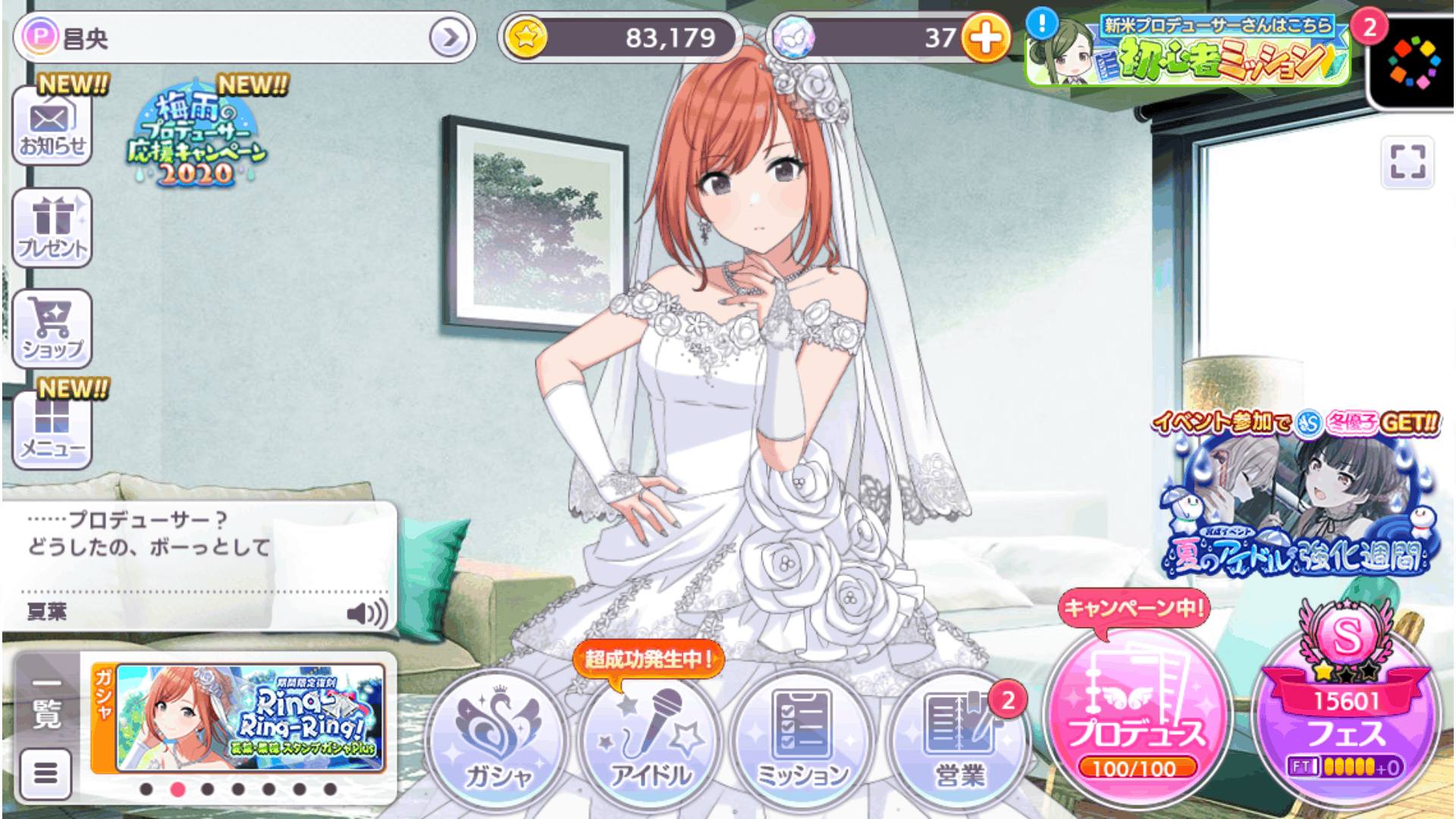The height and width of the screenshot is (819, 1456).
Task: Open the ショップ shop
Action: click(52, 329)
